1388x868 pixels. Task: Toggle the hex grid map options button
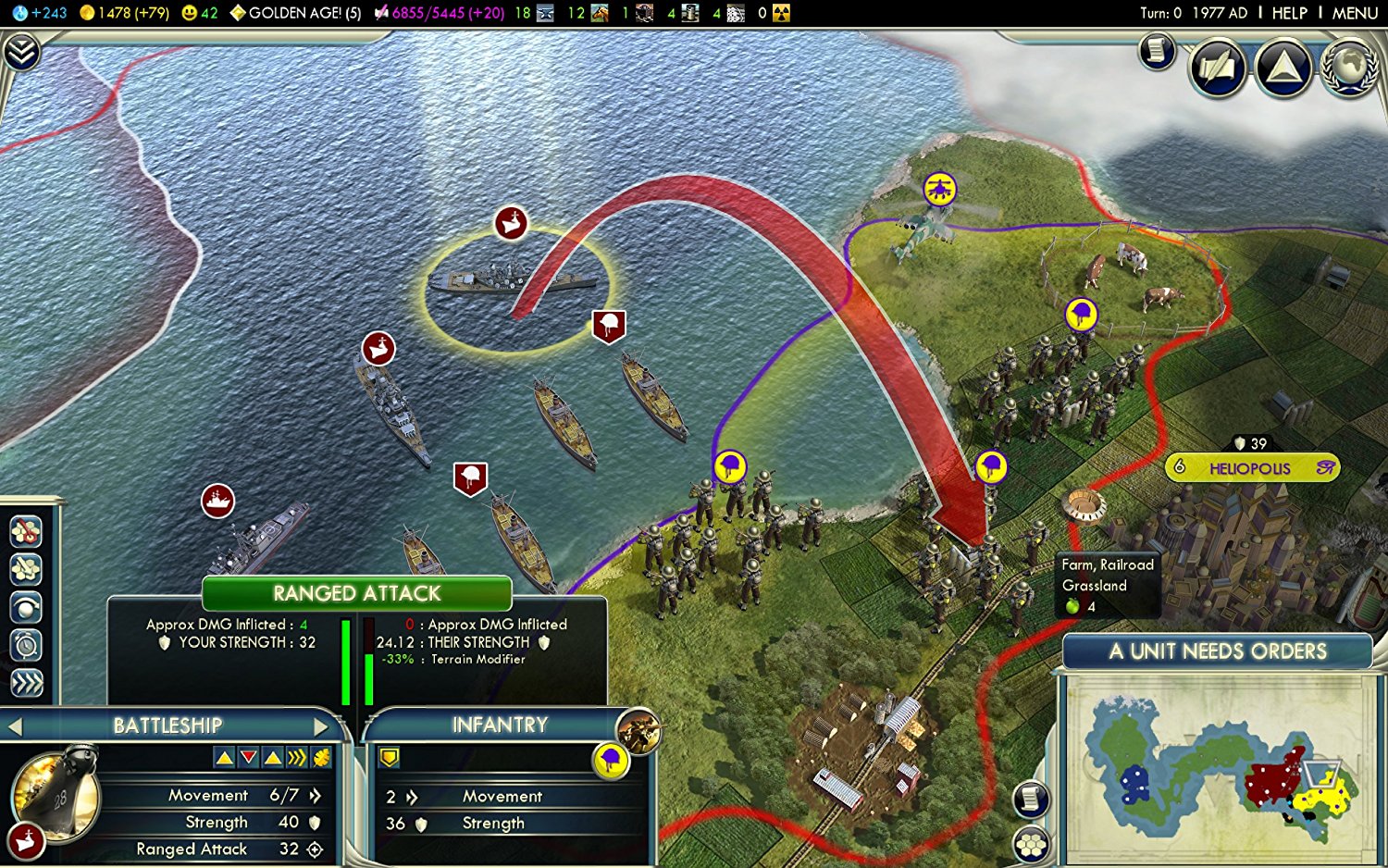click(1031, 843)
